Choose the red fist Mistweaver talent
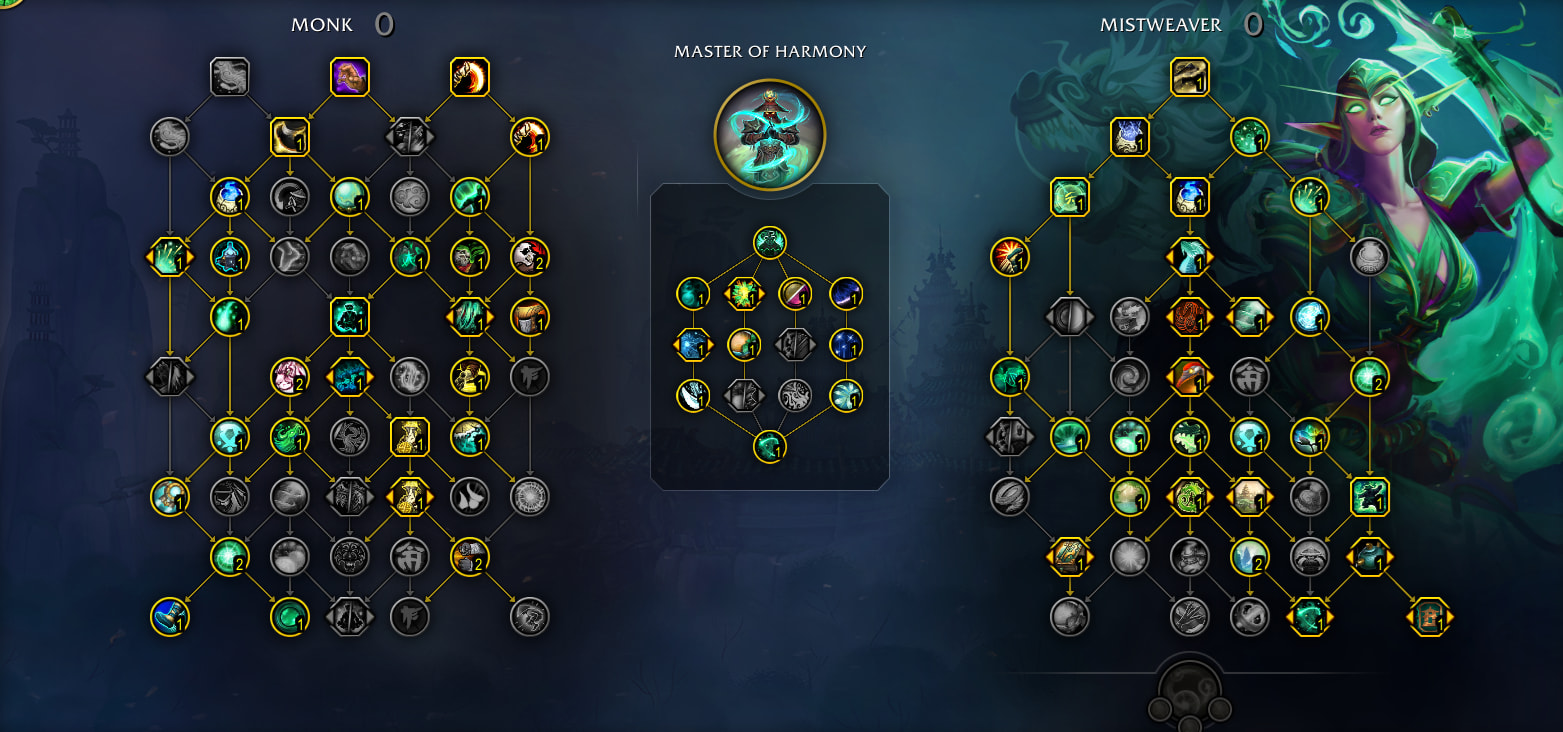Screen dimensions: 1563x732 (x=1010, y=257)
